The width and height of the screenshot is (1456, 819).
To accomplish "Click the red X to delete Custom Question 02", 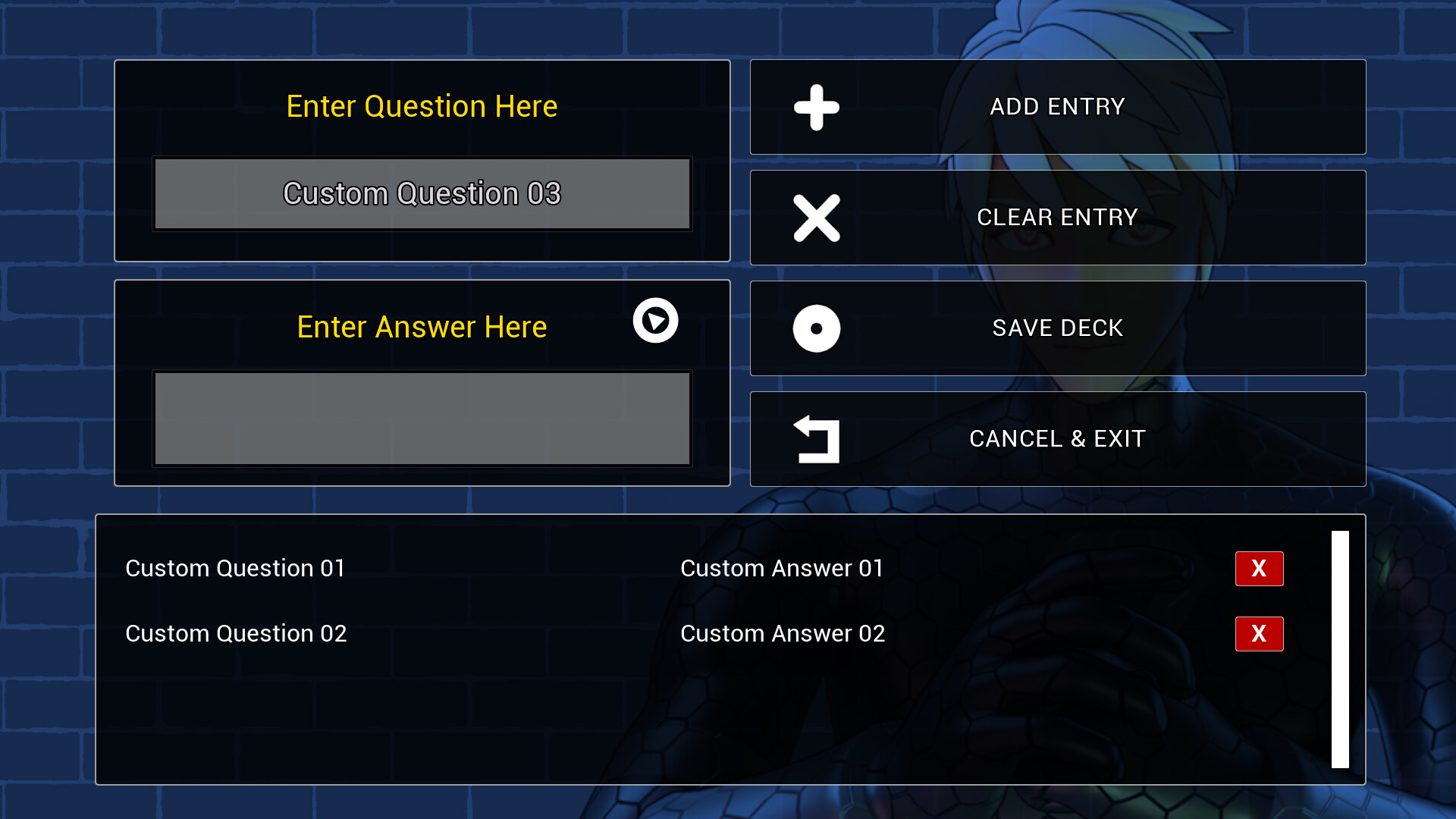I will pos(1259,634).
